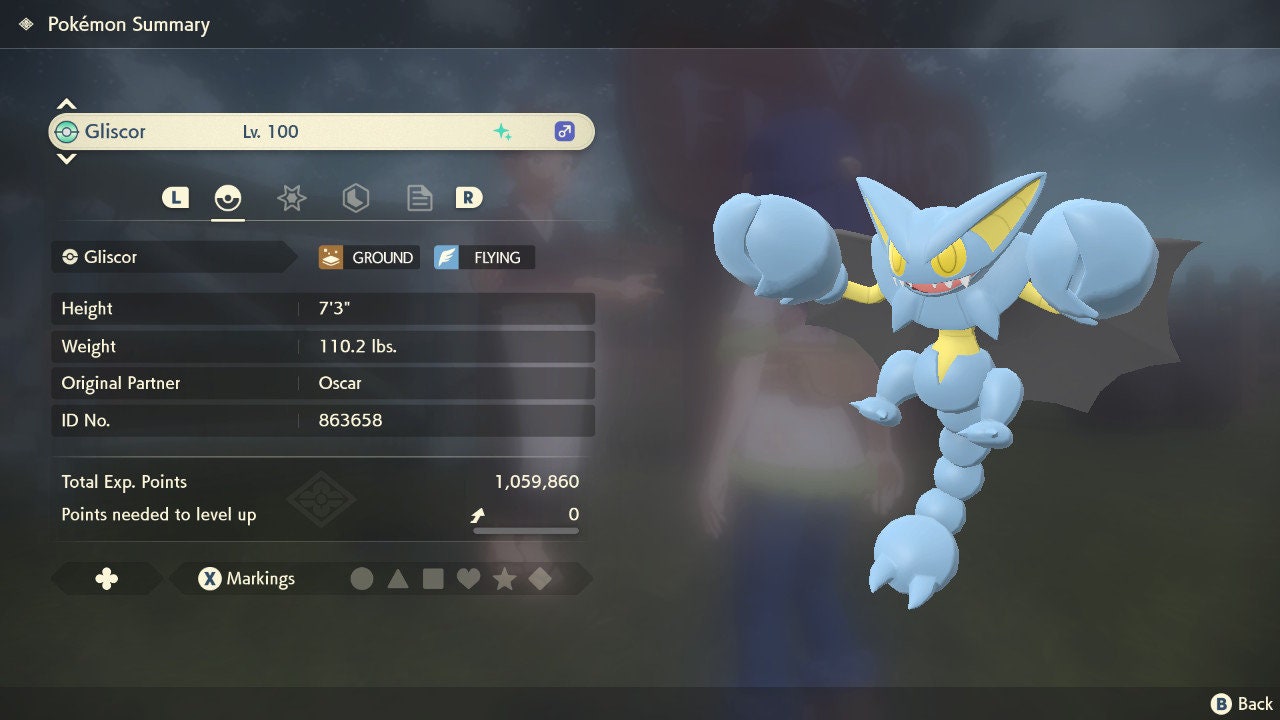Open the hexagon moves tab icon

355,198
